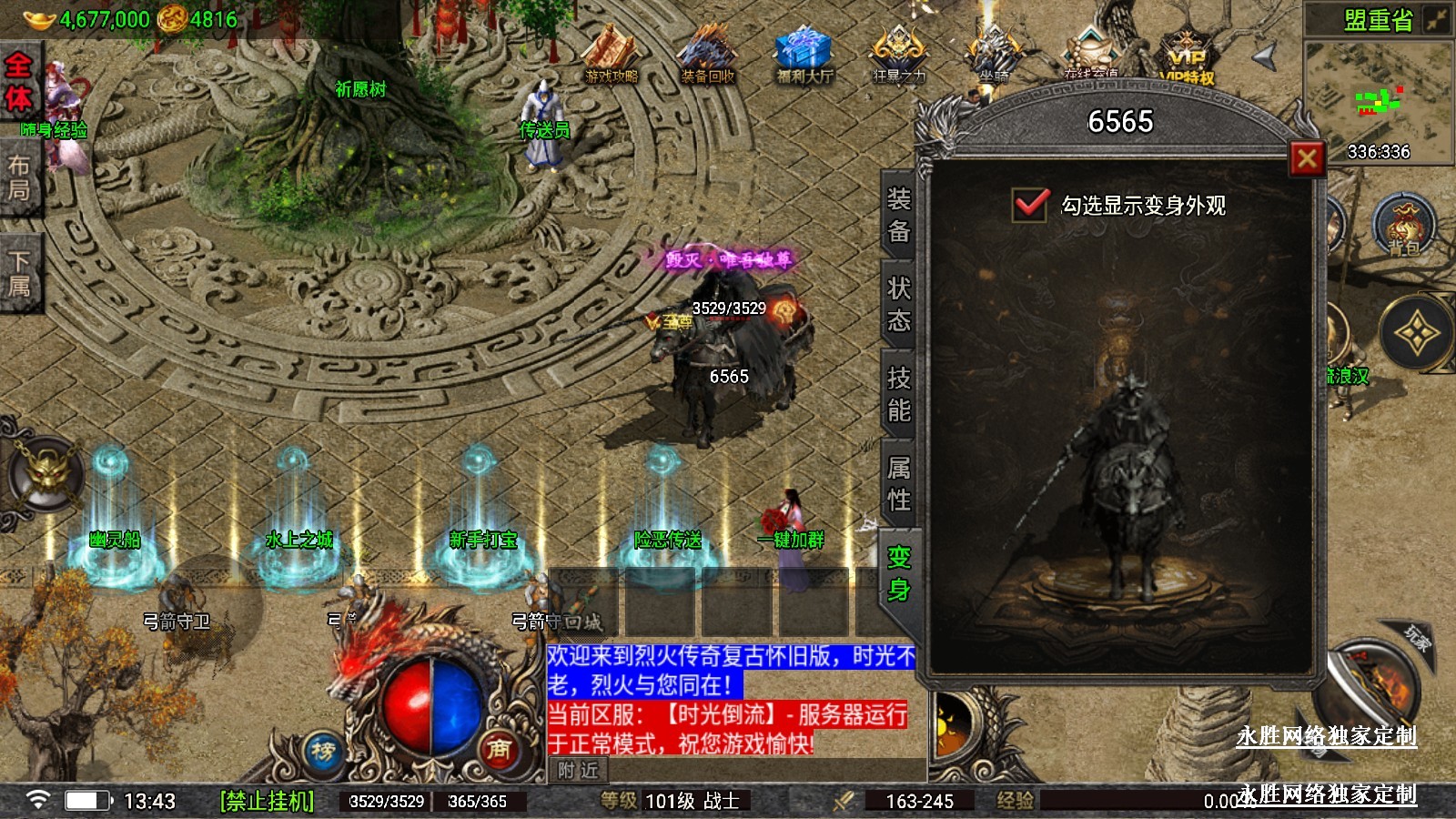Viewport: 1456px width, 819px height.
Task: Activate the 狂暴之力 icon
Action: point(899,55)
